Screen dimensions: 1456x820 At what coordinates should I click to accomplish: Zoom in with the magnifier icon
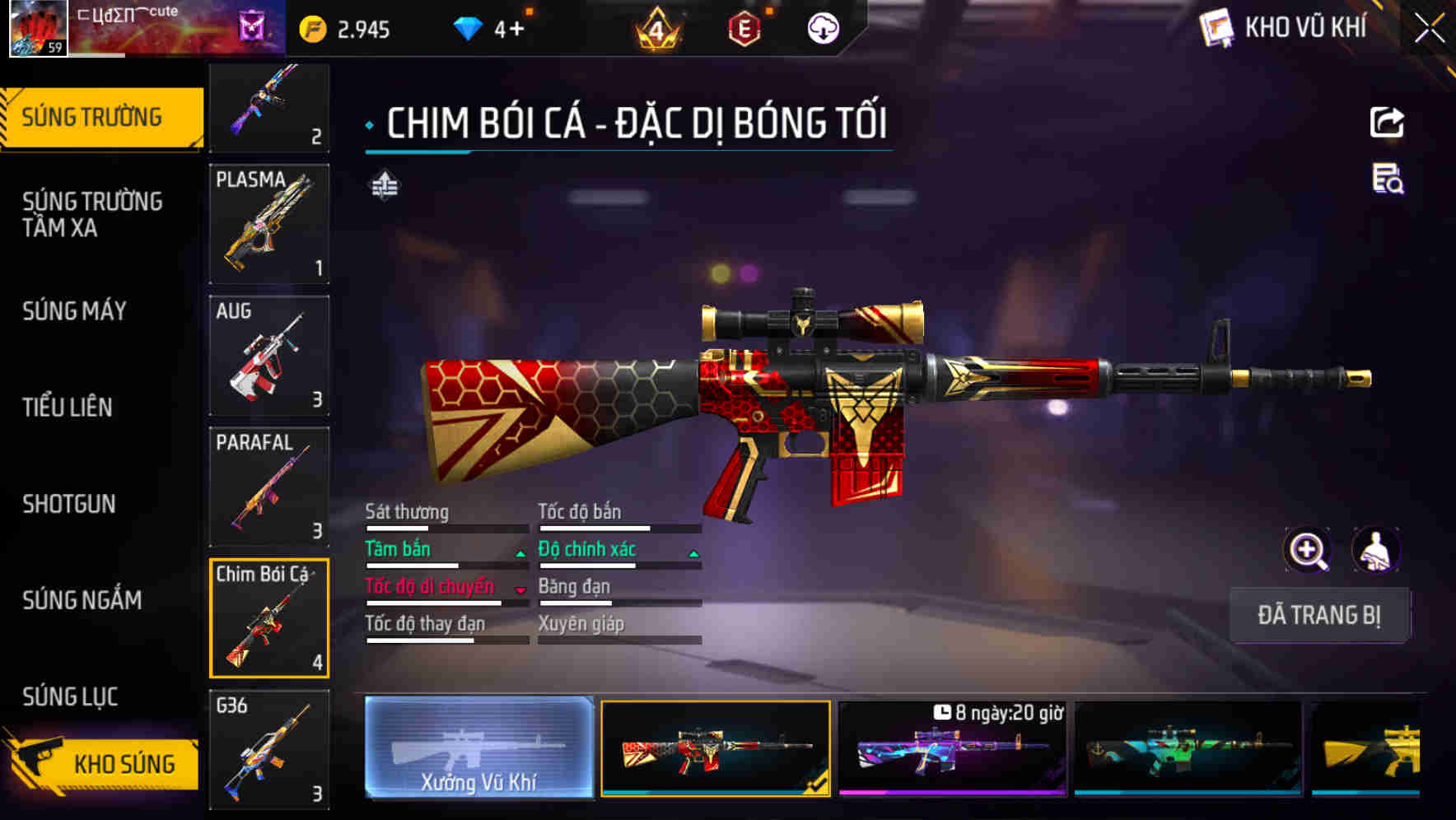1307,550
